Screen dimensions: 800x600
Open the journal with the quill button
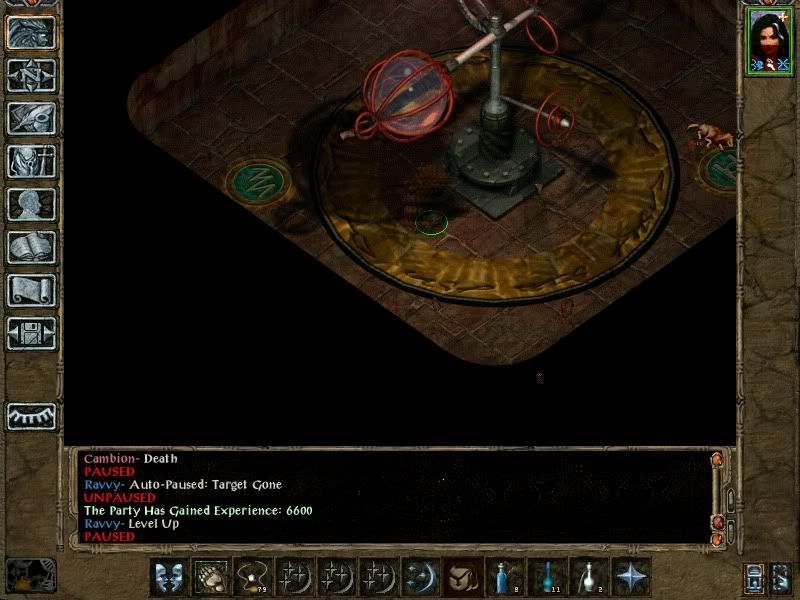(x=31, y=117)
